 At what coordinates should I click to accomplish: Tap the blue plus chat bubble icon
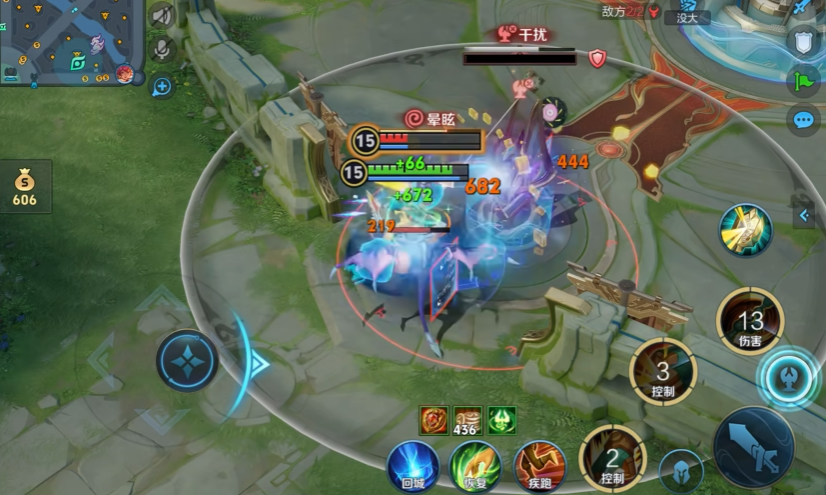[161, 87]
